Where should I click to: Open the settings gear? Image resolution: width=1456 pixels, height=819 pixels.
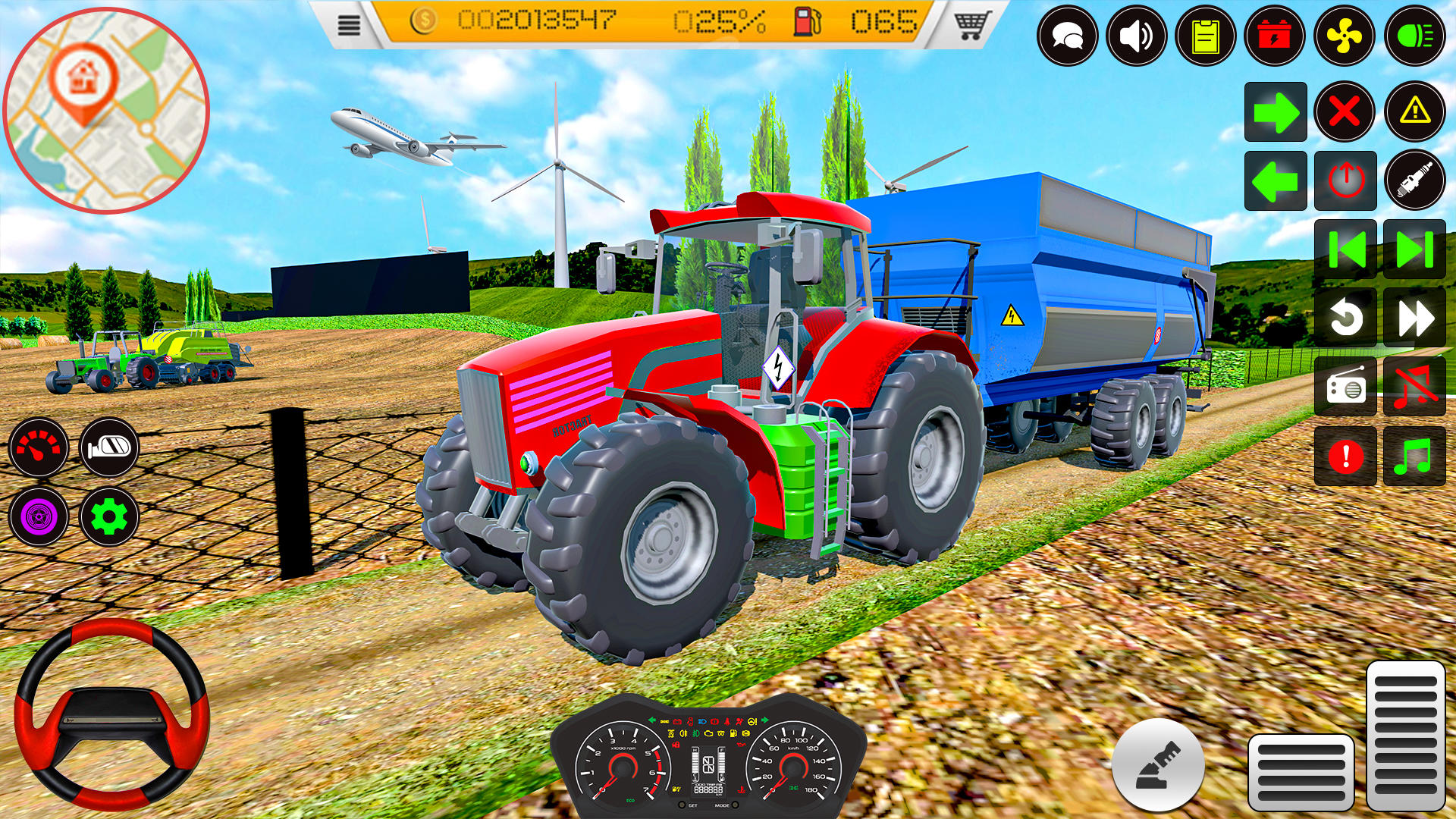pyautogui.click(x=111, y=518)
